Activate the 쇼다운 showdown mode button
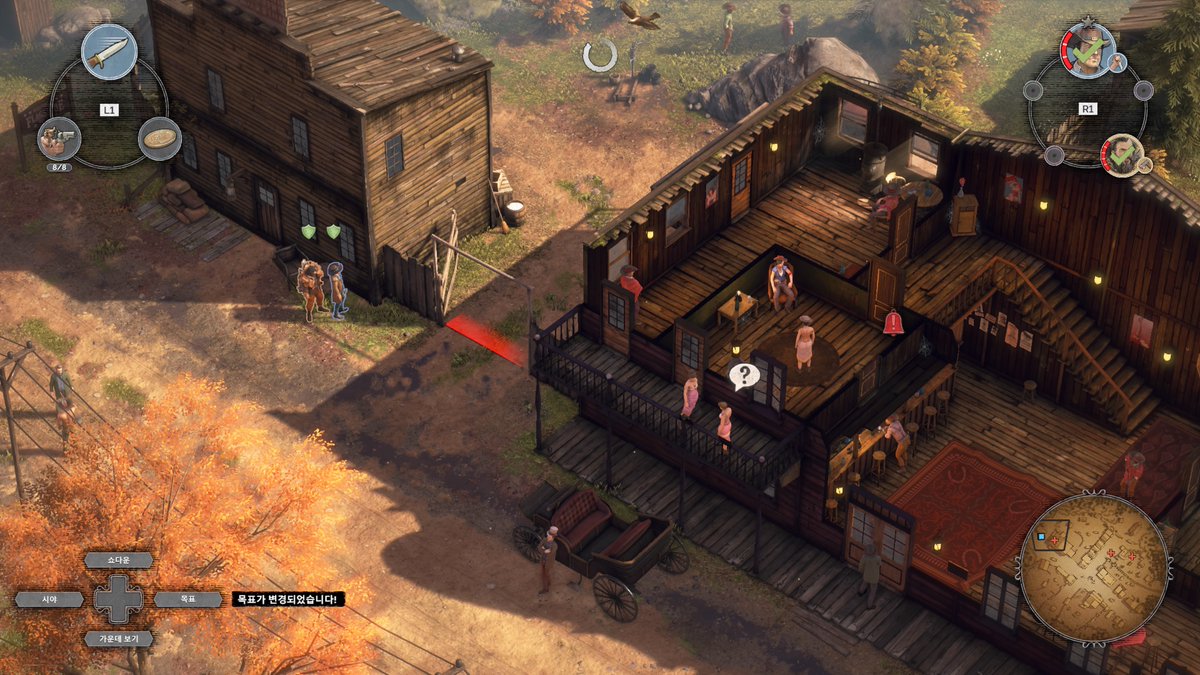Viewport: 1200px width, 675px height. tap(119, 560)
